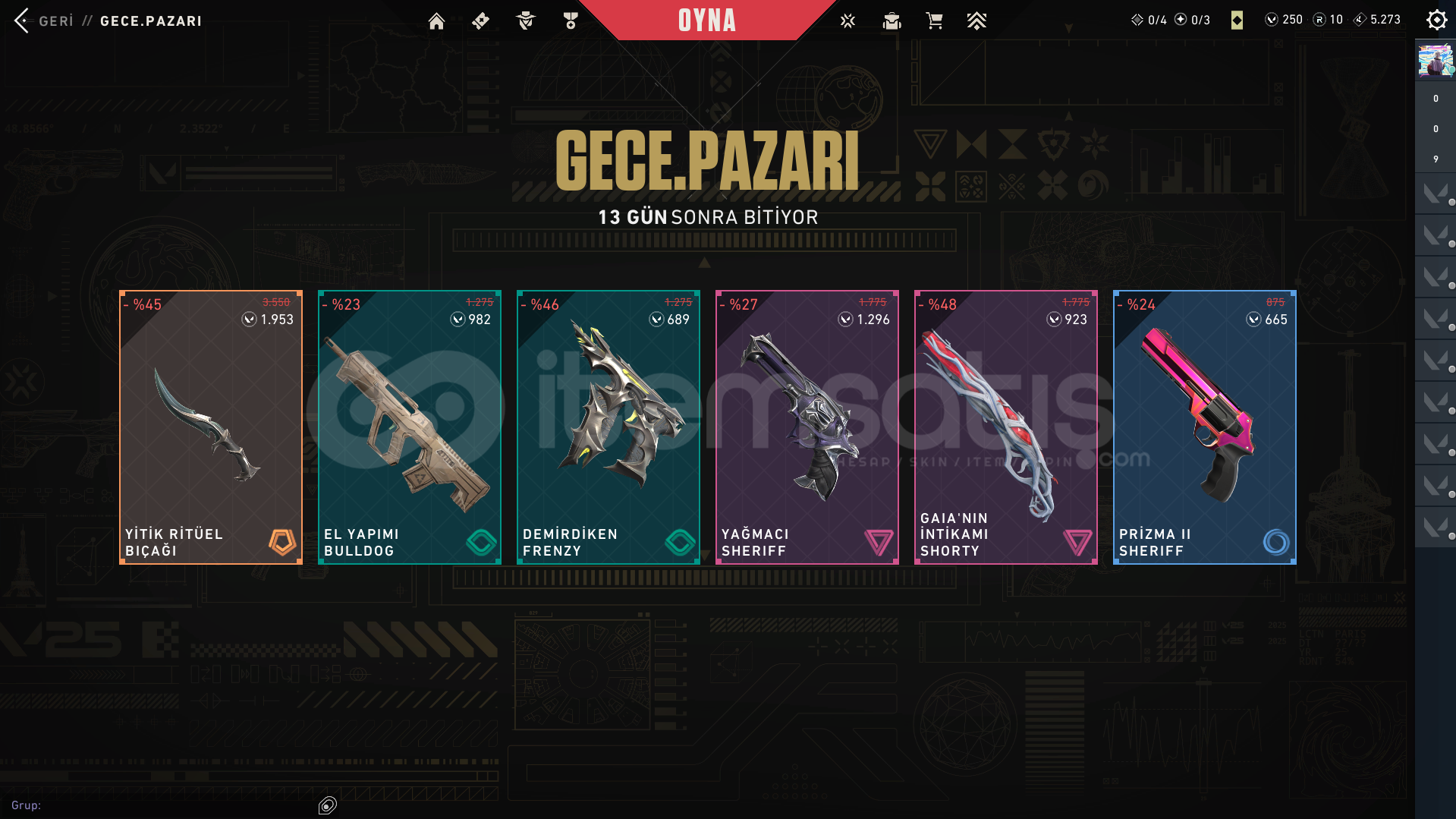The image size is (1456, 819).
Task: Open the settings gear
Action: [1436, 20]
